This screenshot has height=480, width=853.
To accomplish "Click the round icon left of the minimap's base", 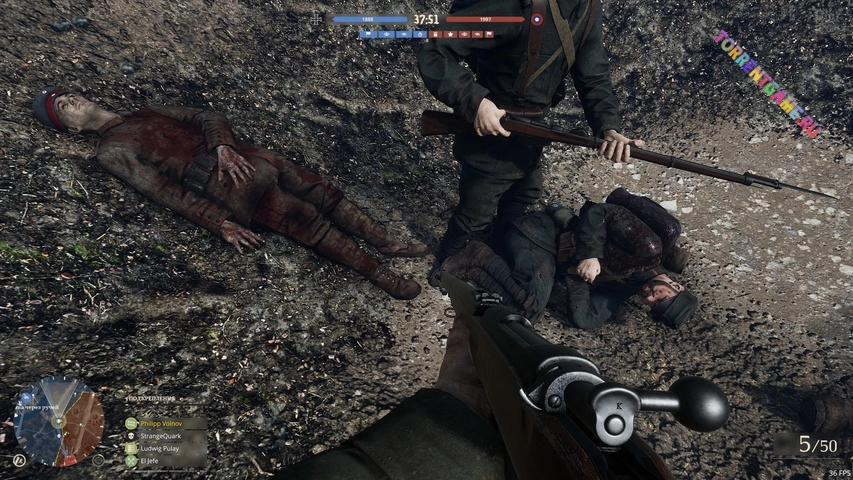I will tap(19, 460).
